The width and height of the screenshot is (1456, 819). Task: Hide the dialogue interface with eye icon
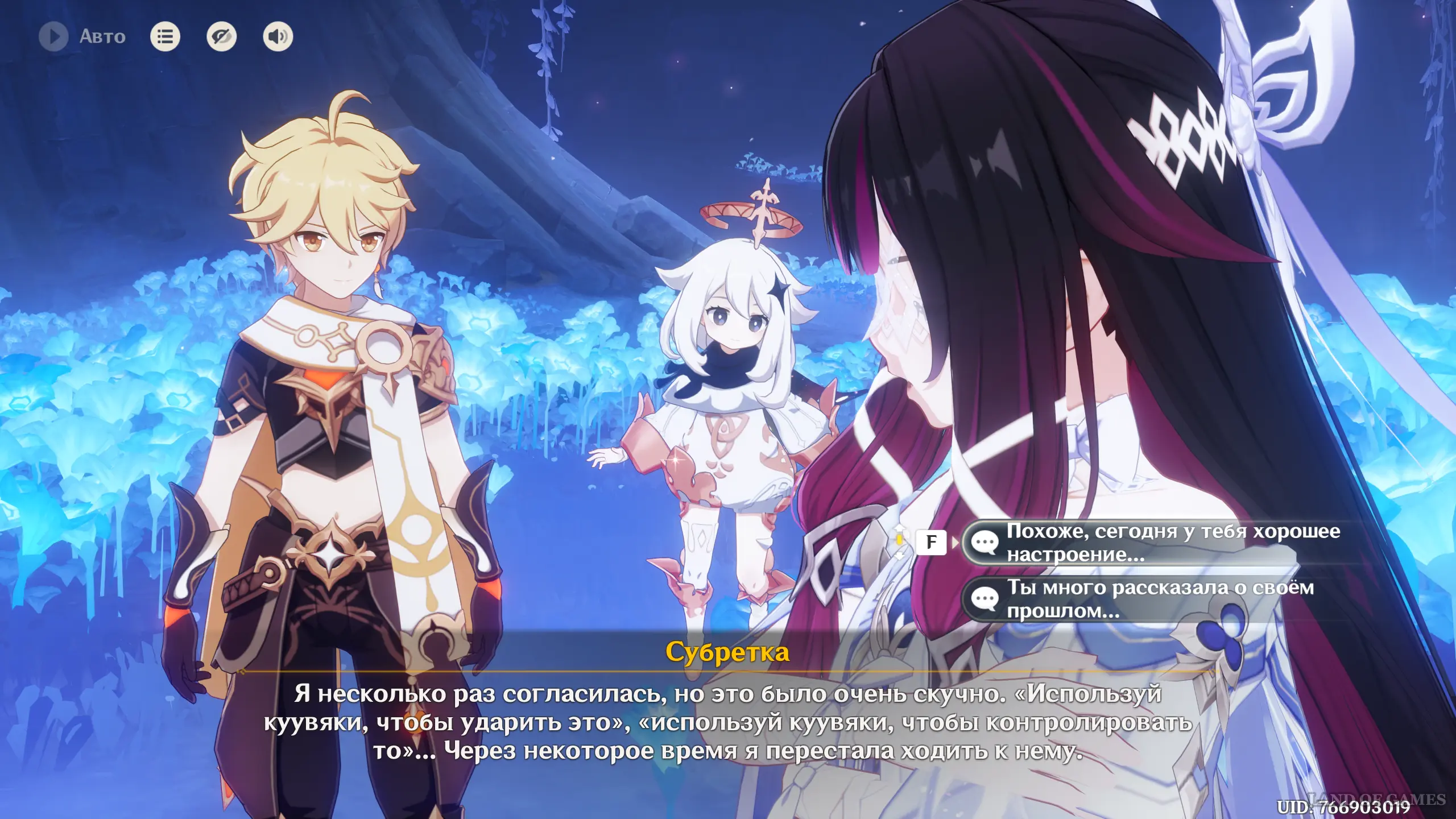click(x=221, y=37)
